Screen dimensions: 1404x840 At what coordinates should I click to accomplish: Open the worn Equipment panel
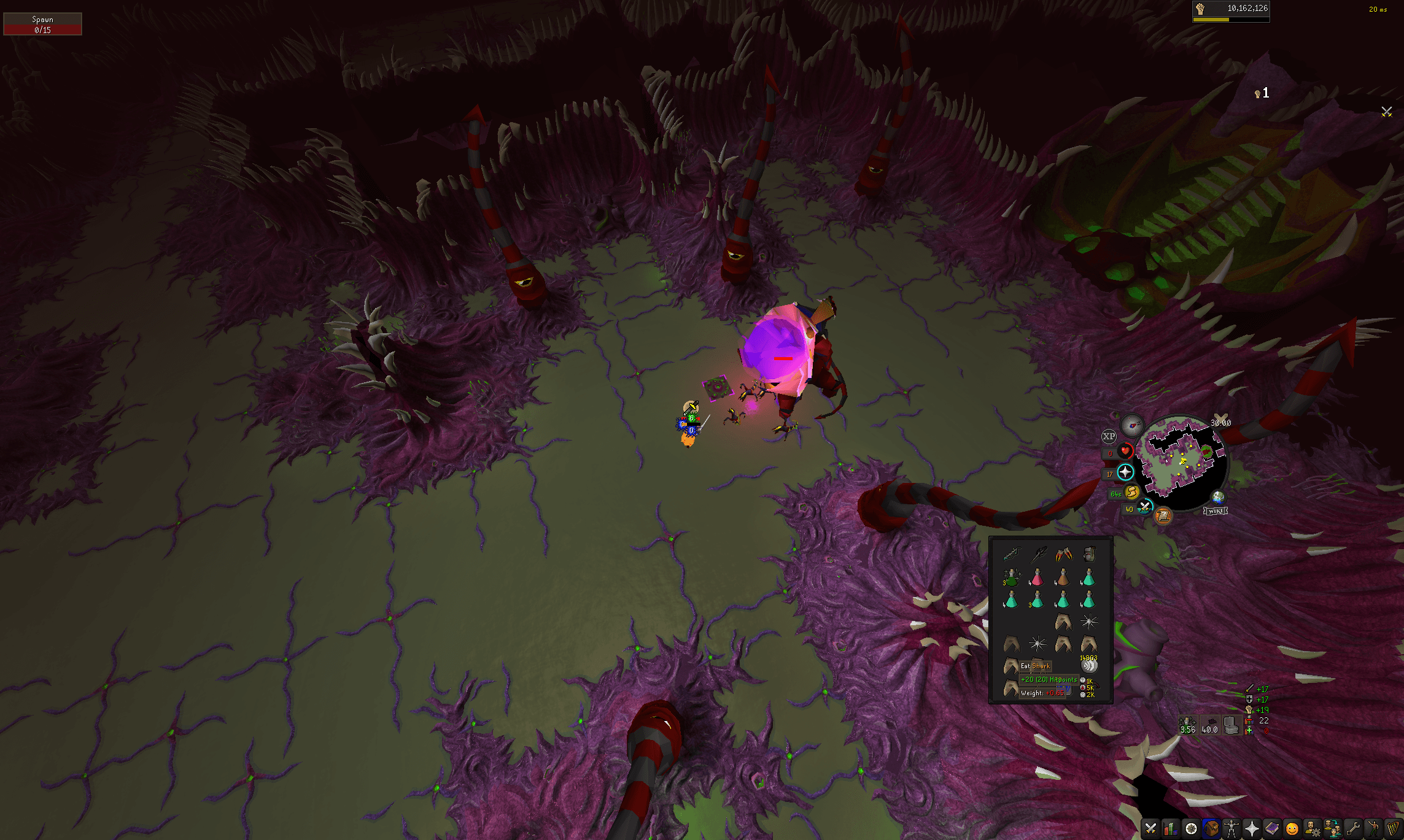click(1231, 827)
